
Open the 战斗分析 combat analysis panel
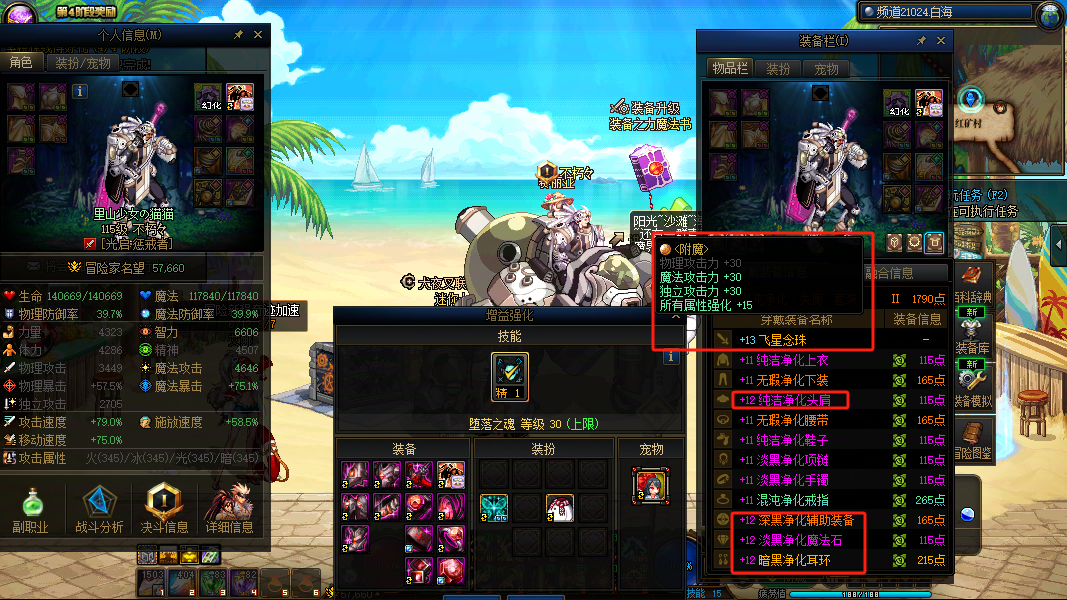100,508
